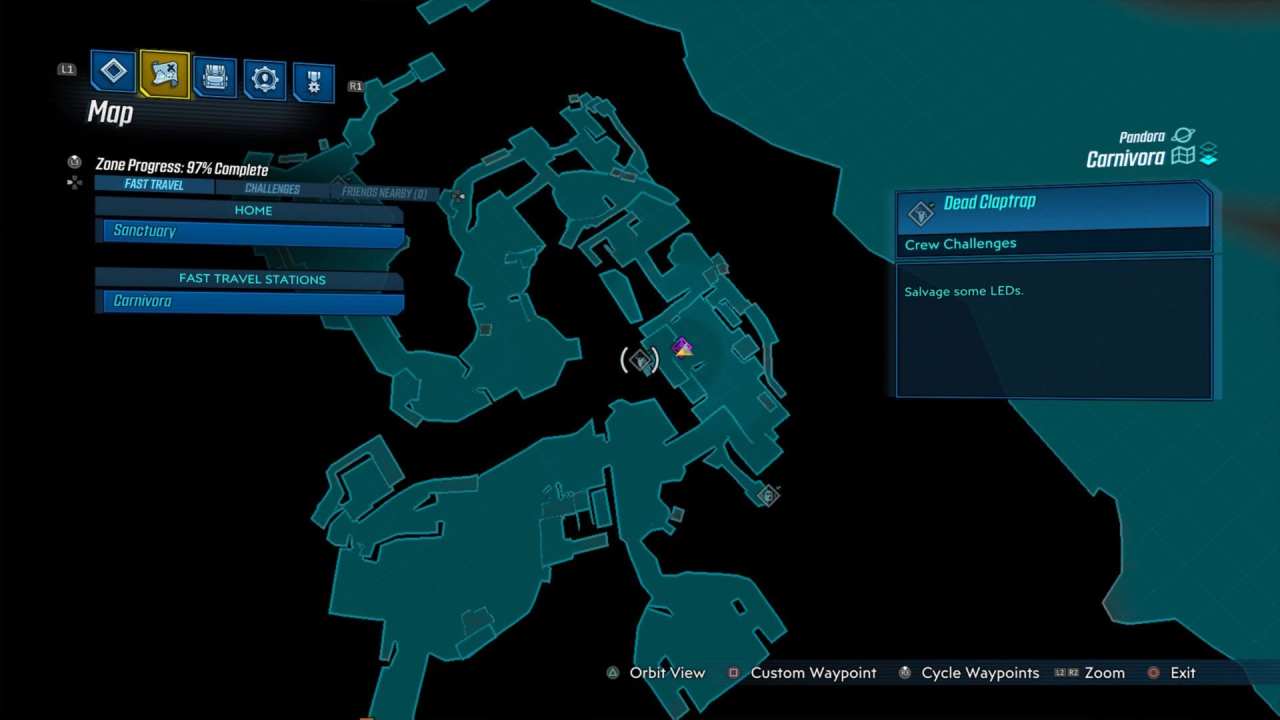
Task: Select Sanctuary under Home
Action: coord(250,231)
